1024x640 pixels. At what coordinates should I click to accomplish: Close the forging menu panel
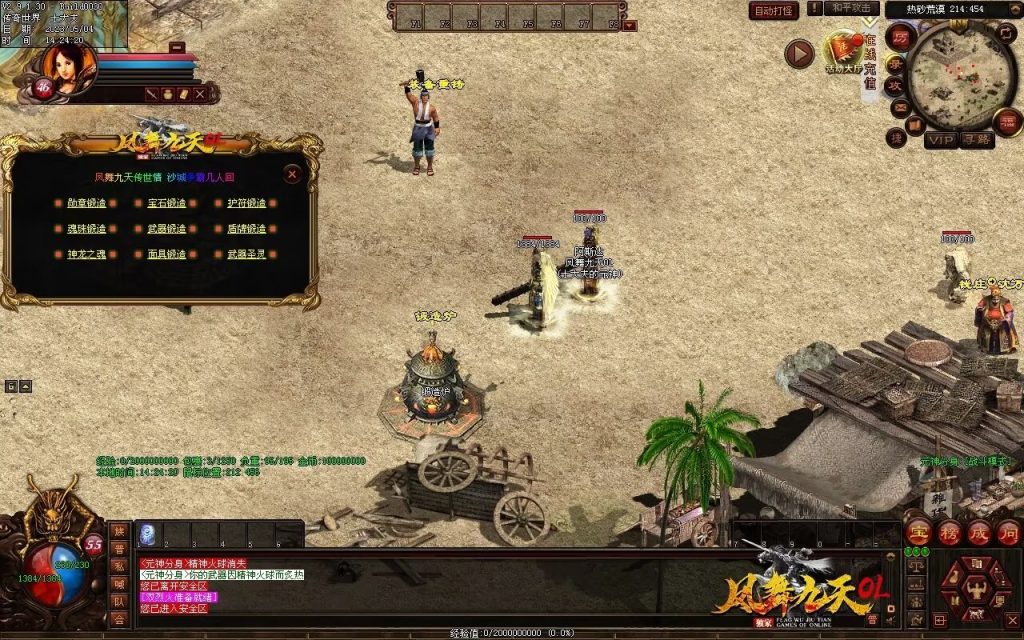(x=292, y=174)
